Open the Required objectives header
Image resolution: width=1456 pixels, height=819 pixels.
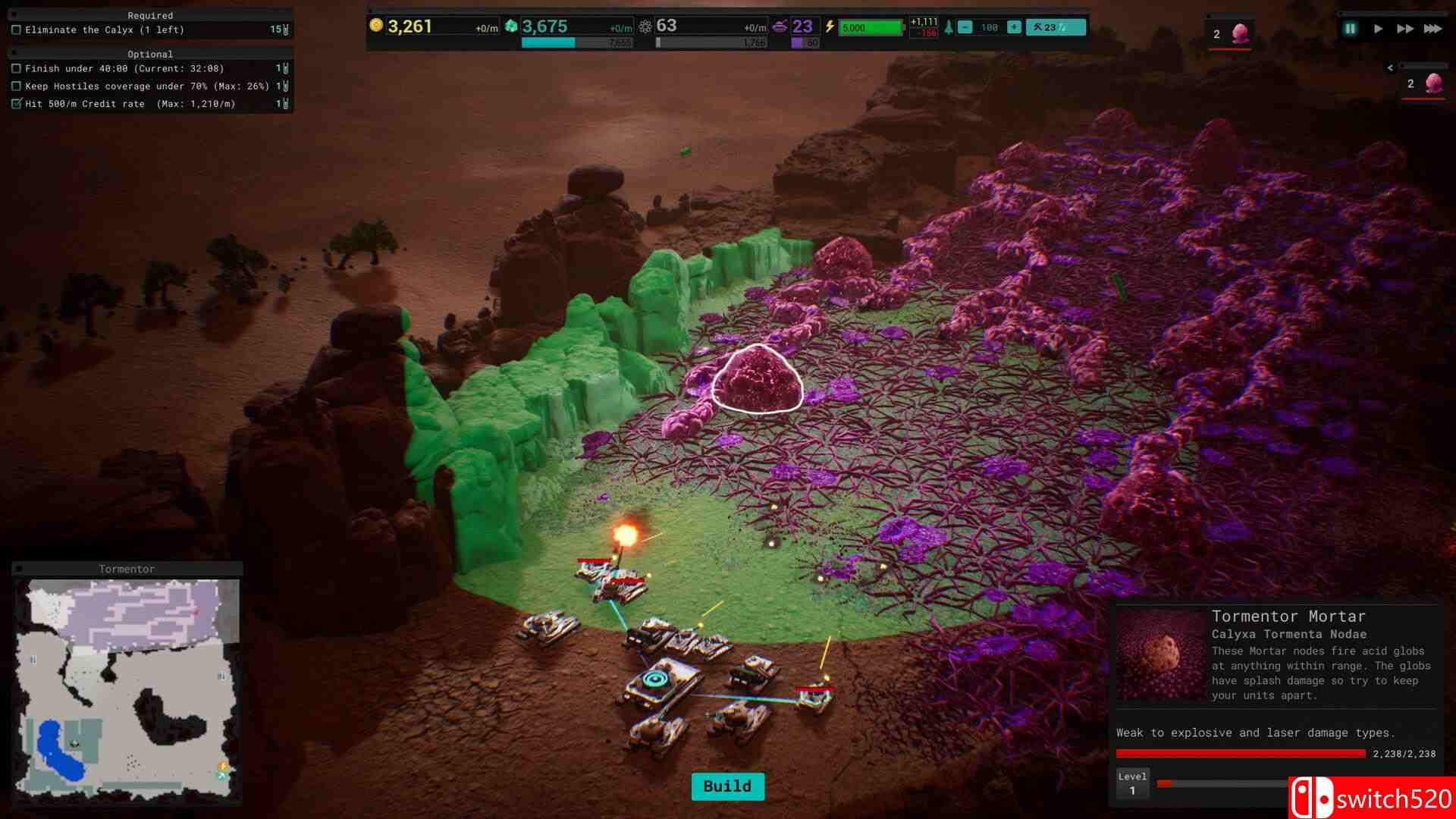(x=151, y=15)
